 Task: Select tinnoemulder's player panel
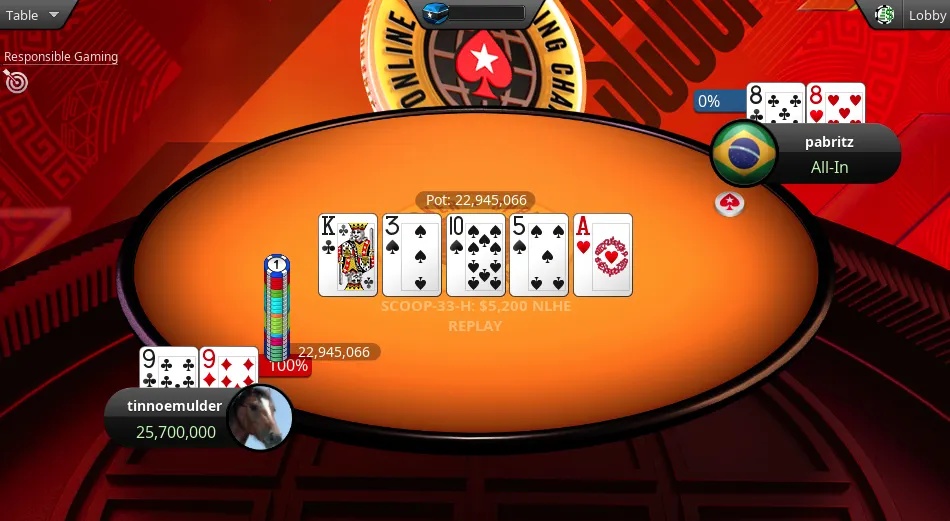[x=172, y=418]
